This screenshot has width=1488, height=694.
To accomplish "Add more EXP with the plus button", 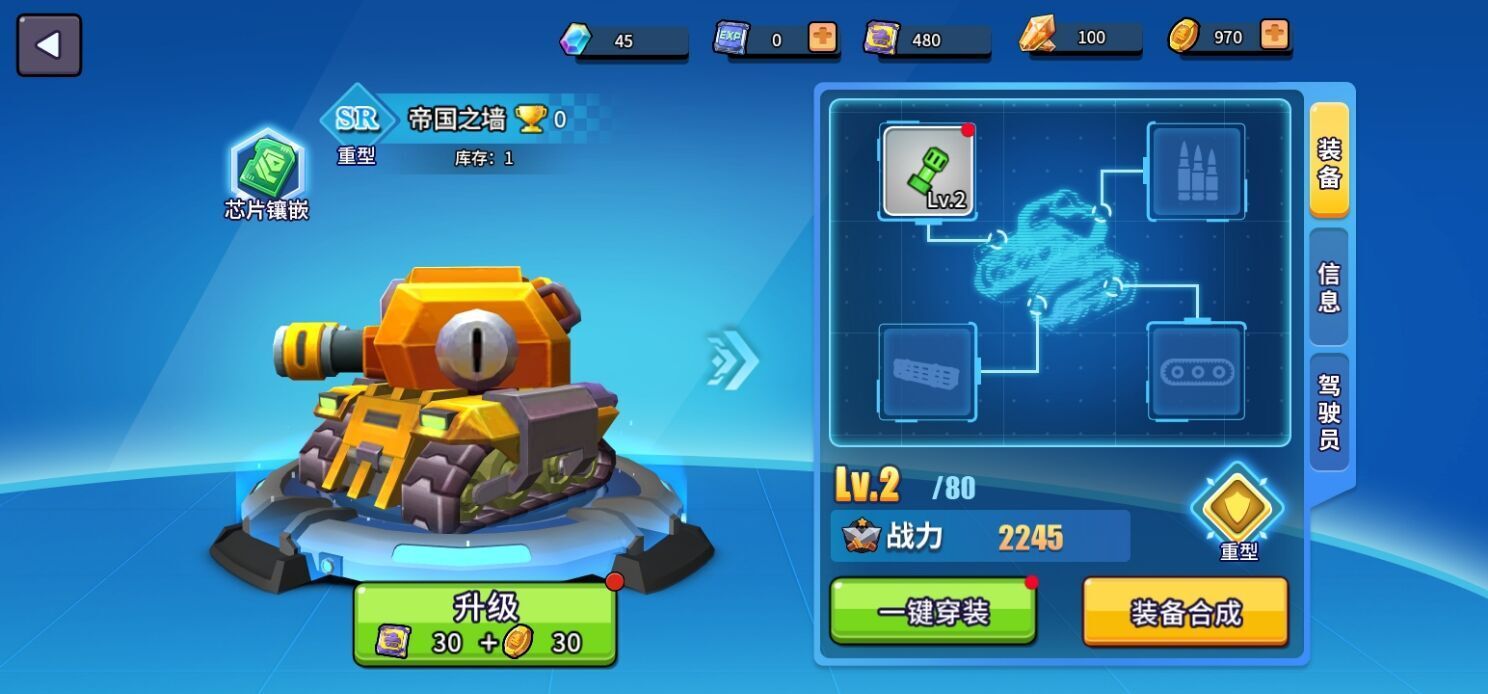I will (x=822, y=38).
